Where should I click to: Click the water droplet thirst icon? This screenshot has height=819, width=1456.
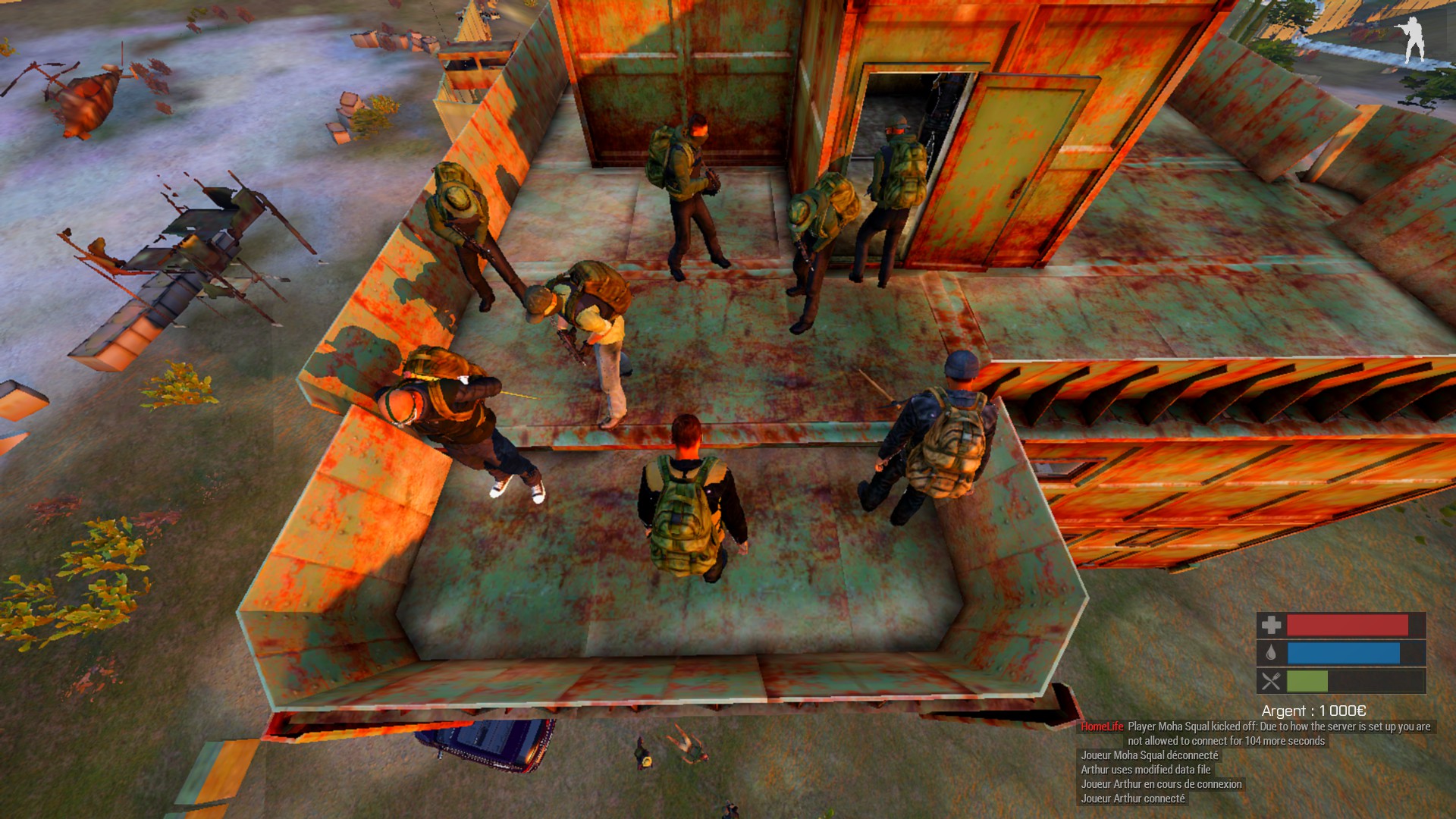(x=1271, y=653)
